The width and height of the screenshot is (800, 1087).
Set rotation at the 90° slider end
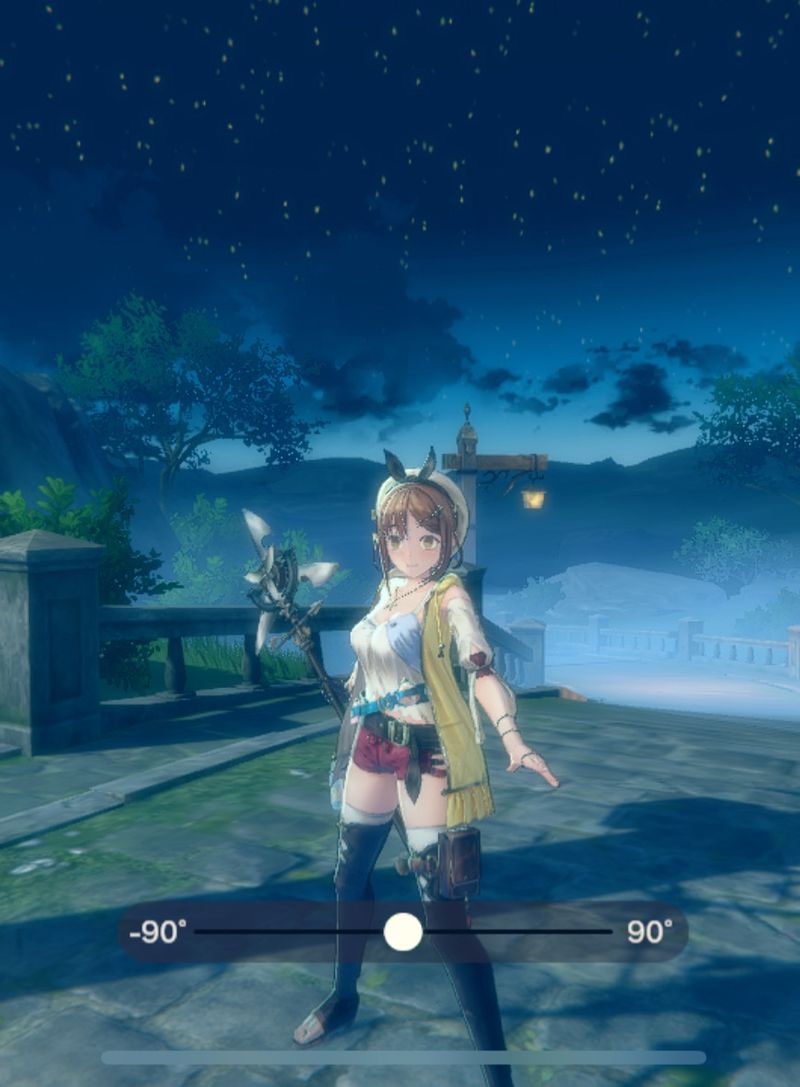pos(610,932)
